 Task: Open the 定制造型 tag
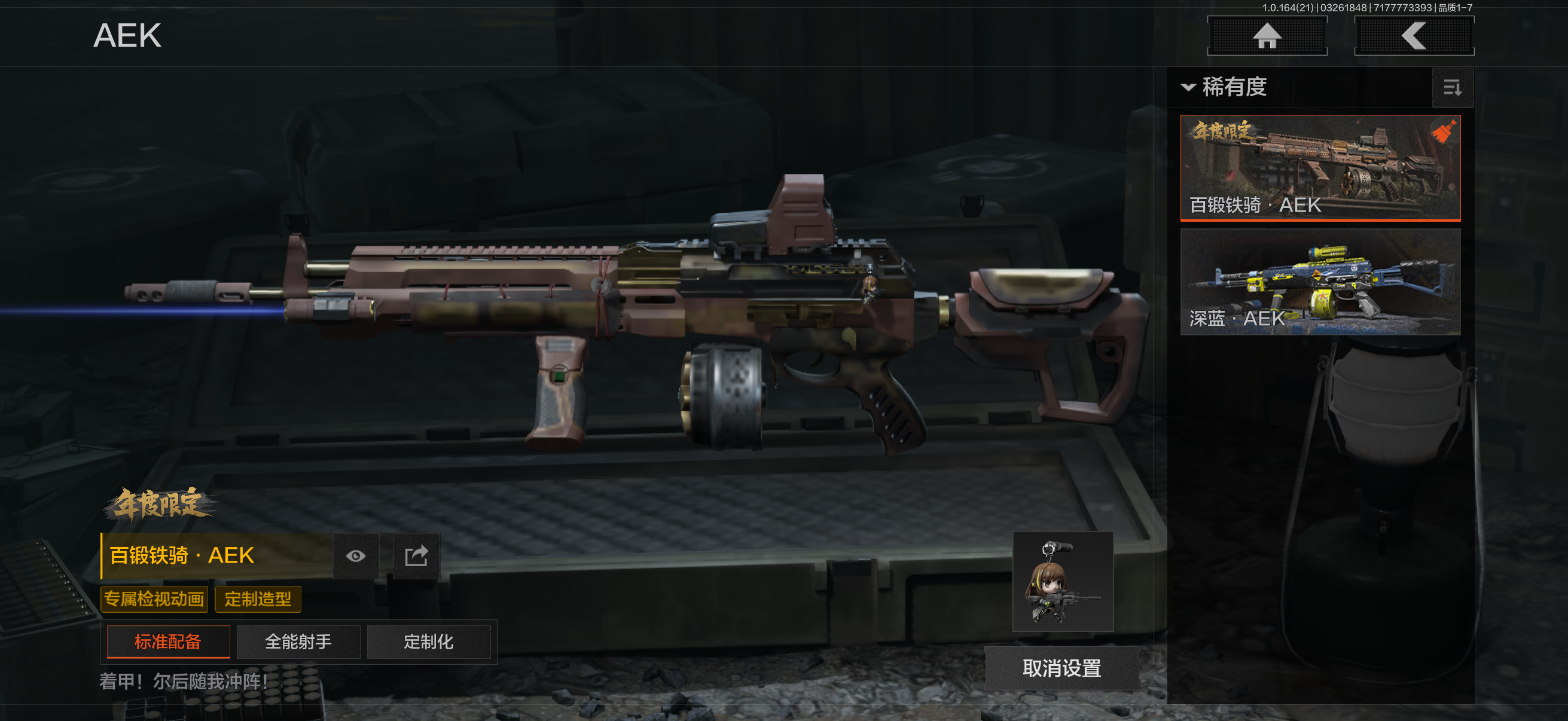point(258,599)
